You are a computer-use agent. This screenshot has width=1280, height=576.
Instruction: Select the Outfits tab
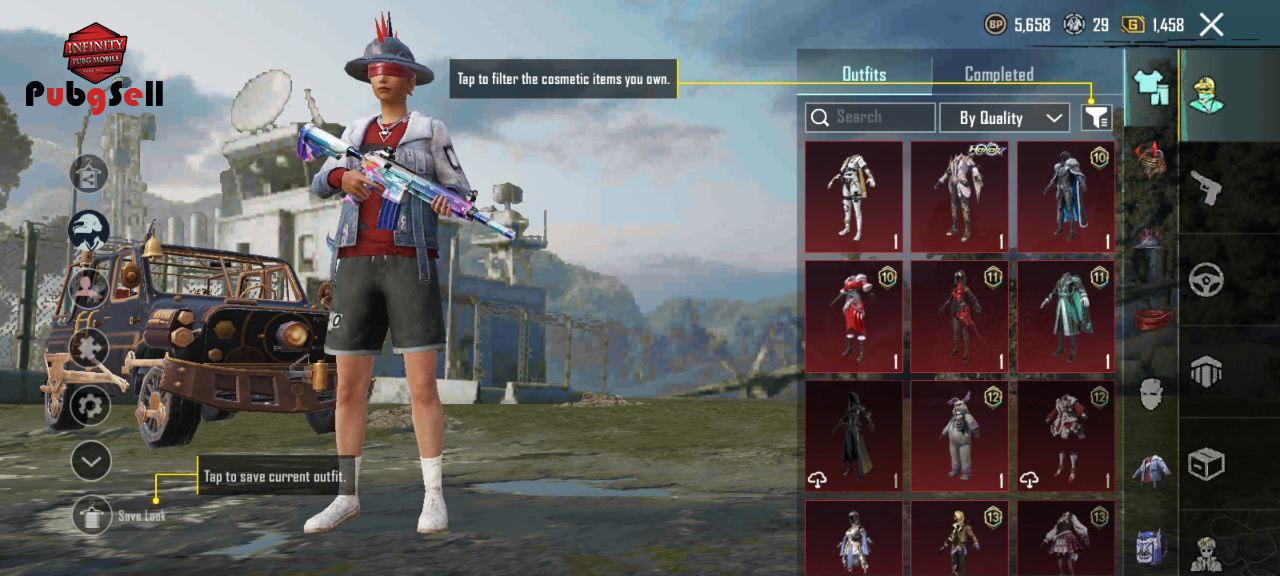click(864, 74)
